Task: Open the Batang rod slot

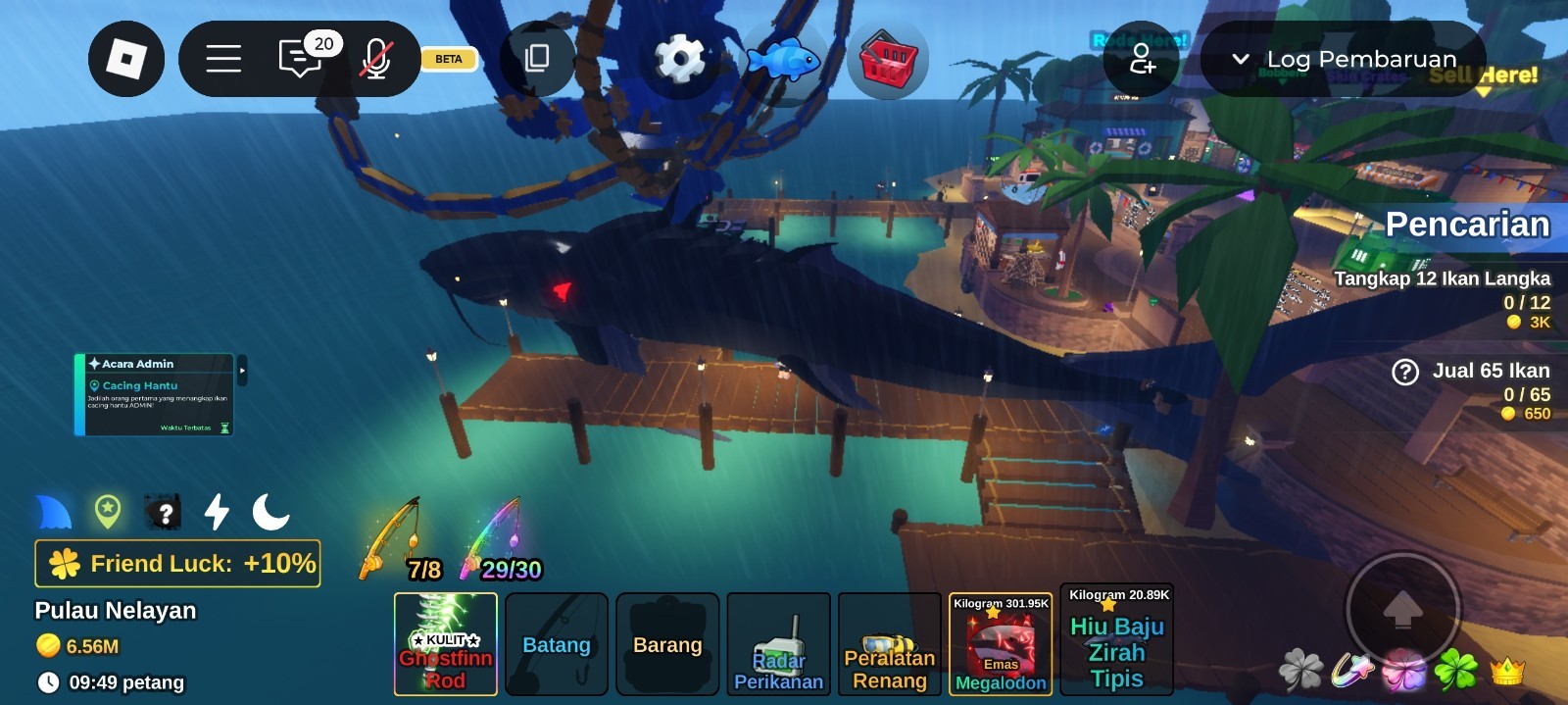Action: coord(557,644)
